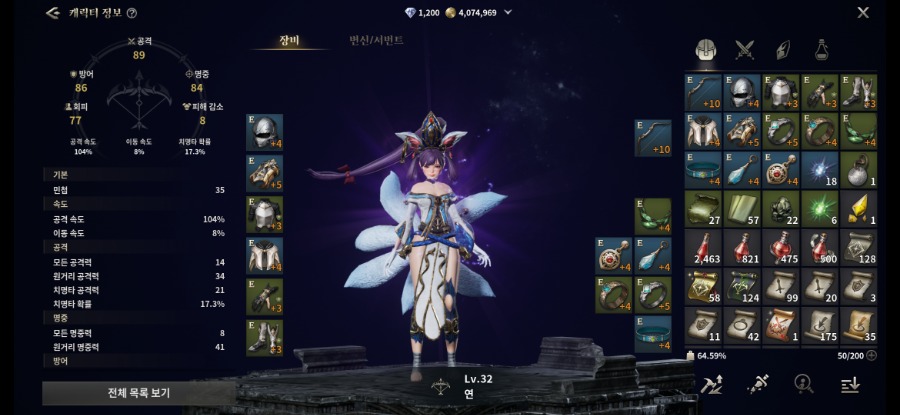Screen dimensions: 900x415
Task: Open the inventory sort button at bottom right
Action: click(x=849, y=384)
